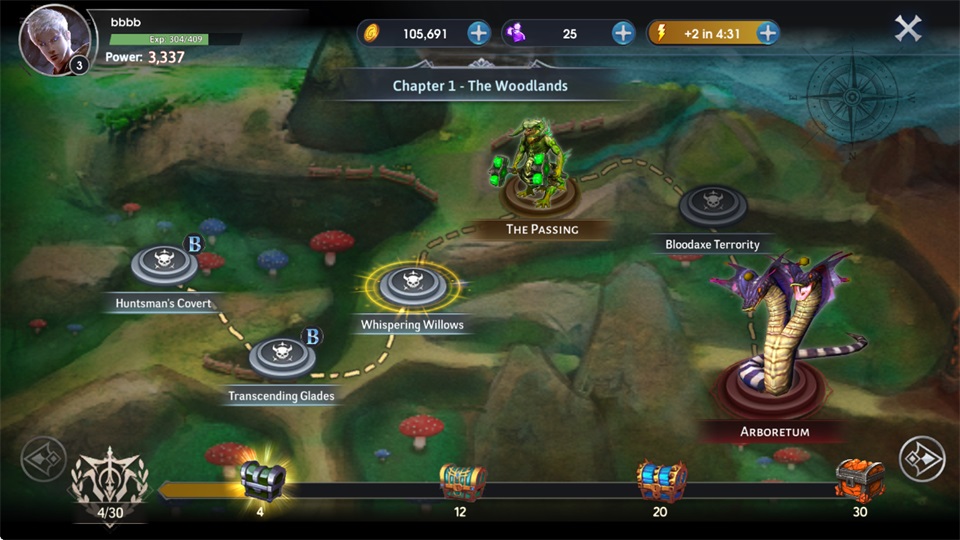Open the 30-star reward chest
This screenshot has height=540, width=960.
860,482
